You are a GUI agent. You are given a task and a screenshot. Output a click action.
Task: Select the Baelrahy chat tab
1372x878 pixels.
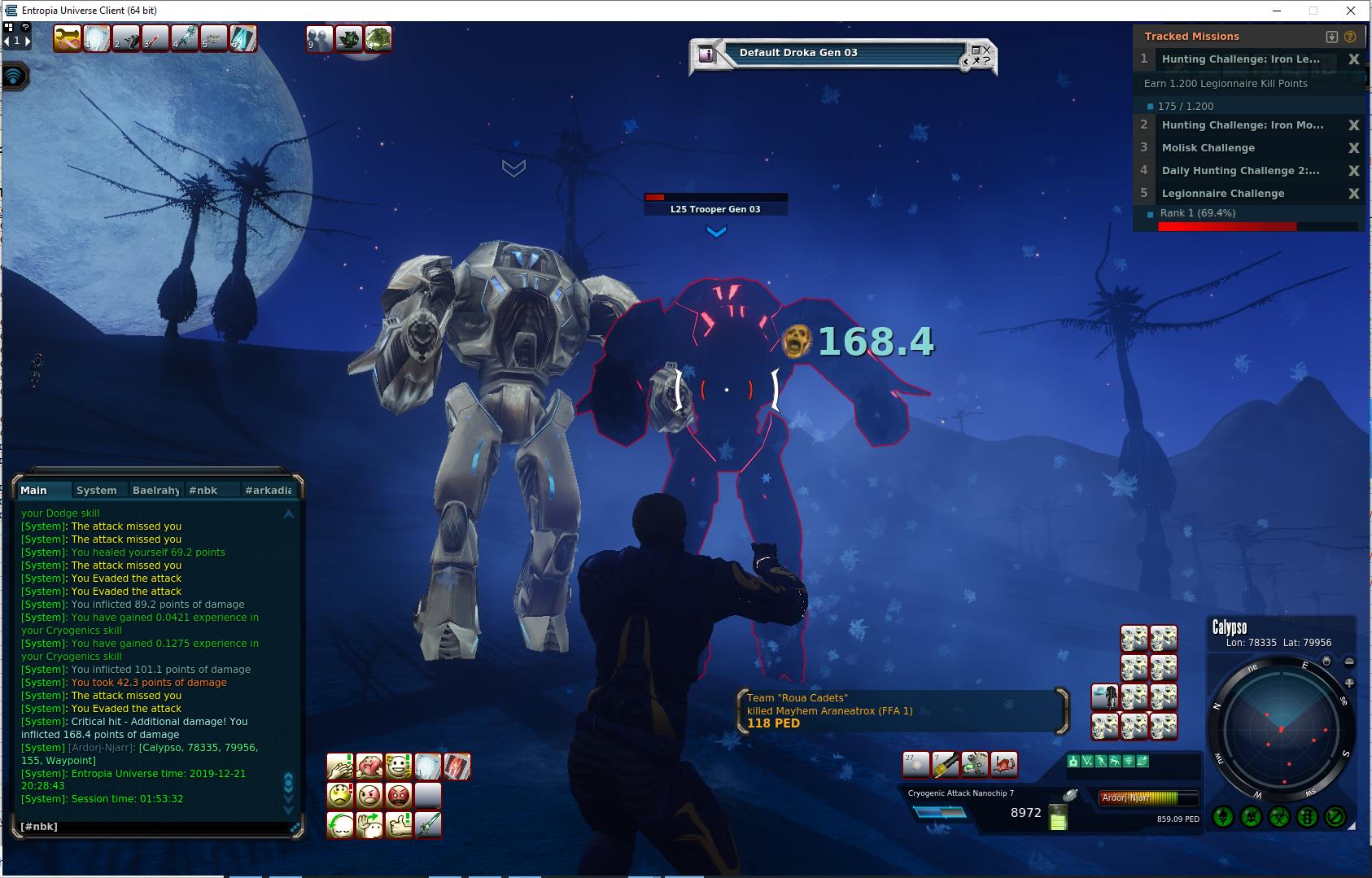pyautogui.click(x=155, y=490)
